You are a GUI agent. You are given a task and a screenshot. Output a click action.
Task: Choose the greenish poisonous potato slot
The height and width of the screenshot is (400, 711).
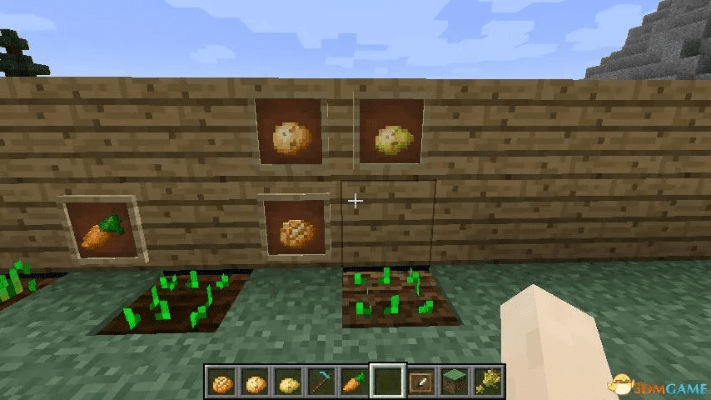click(288, 381)
